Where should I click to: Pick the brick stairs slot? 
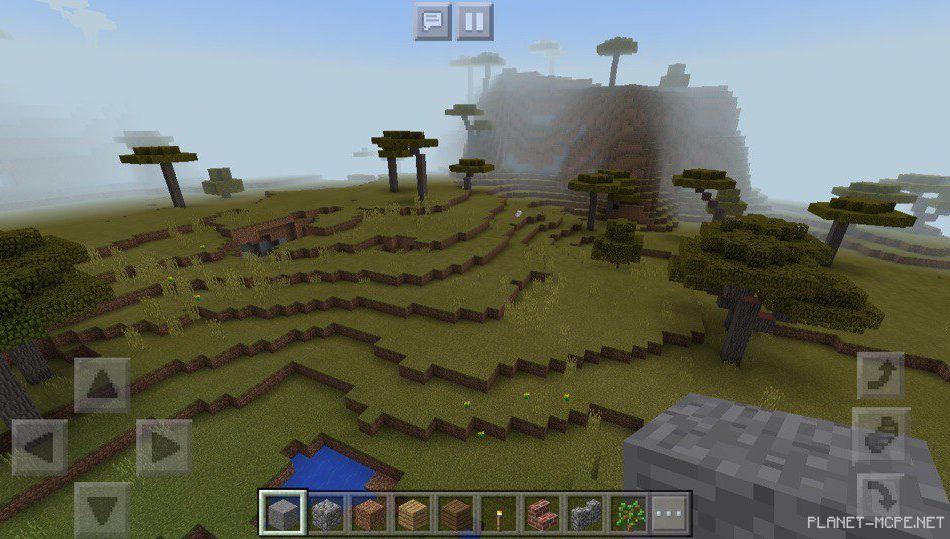pyautogui.click(x=543, y=514)
